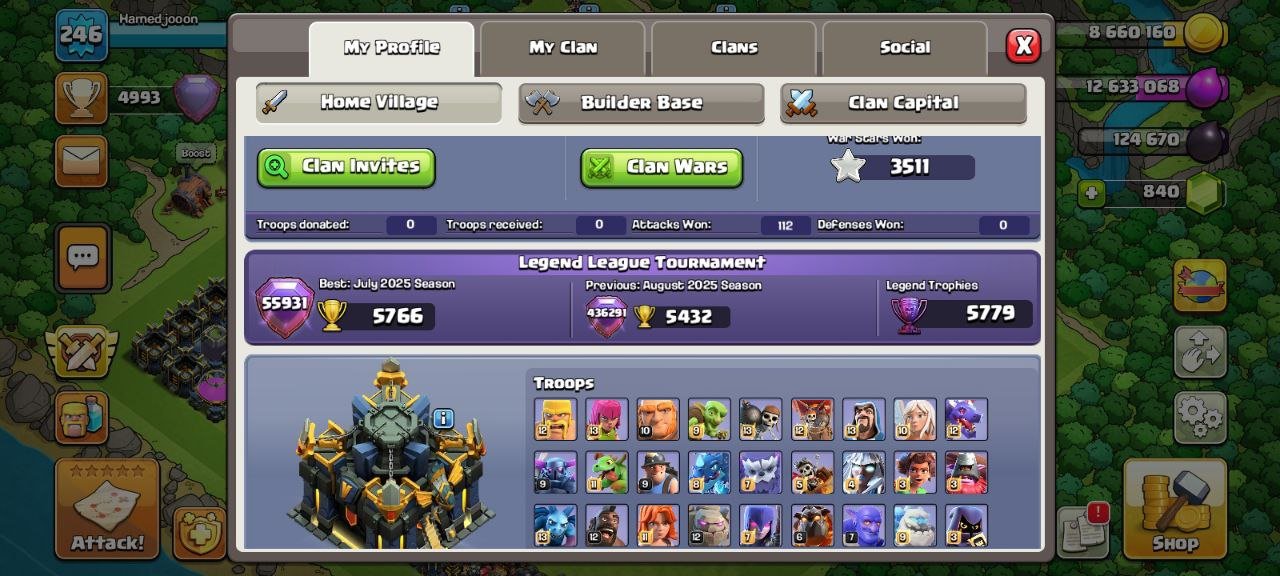This screenshot has width=1280, height=576.
Task: Open game settings gears
Action: pyautogui.click(x=1200, y=416)
